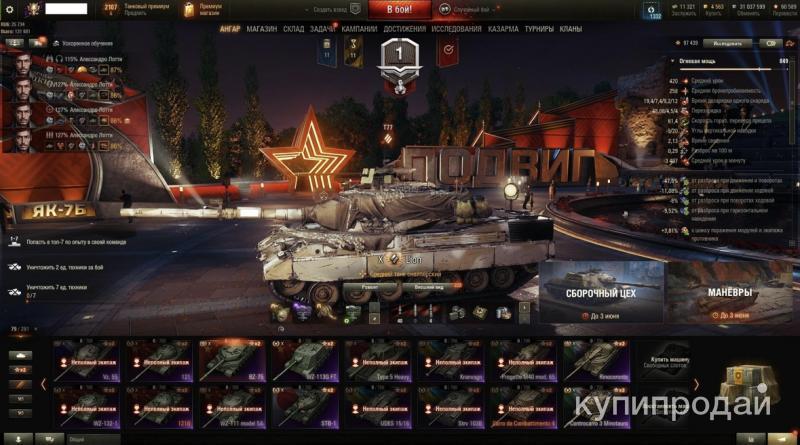The image size is (800, 445).
Task: Click the Купить машину slot
Action: click(x=667, y=361)
